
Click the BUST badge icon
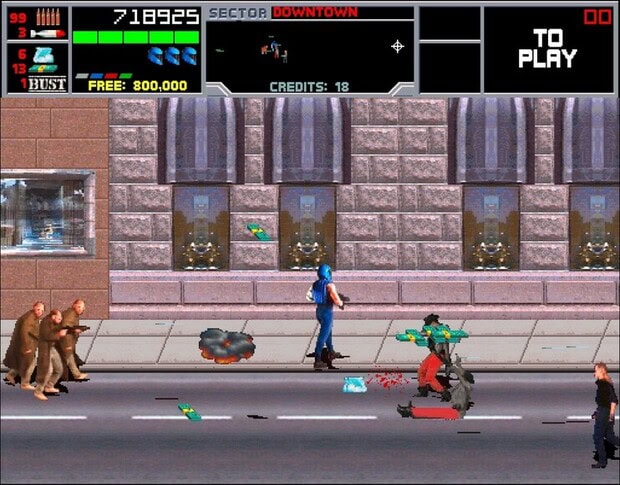tap(47, 84)
